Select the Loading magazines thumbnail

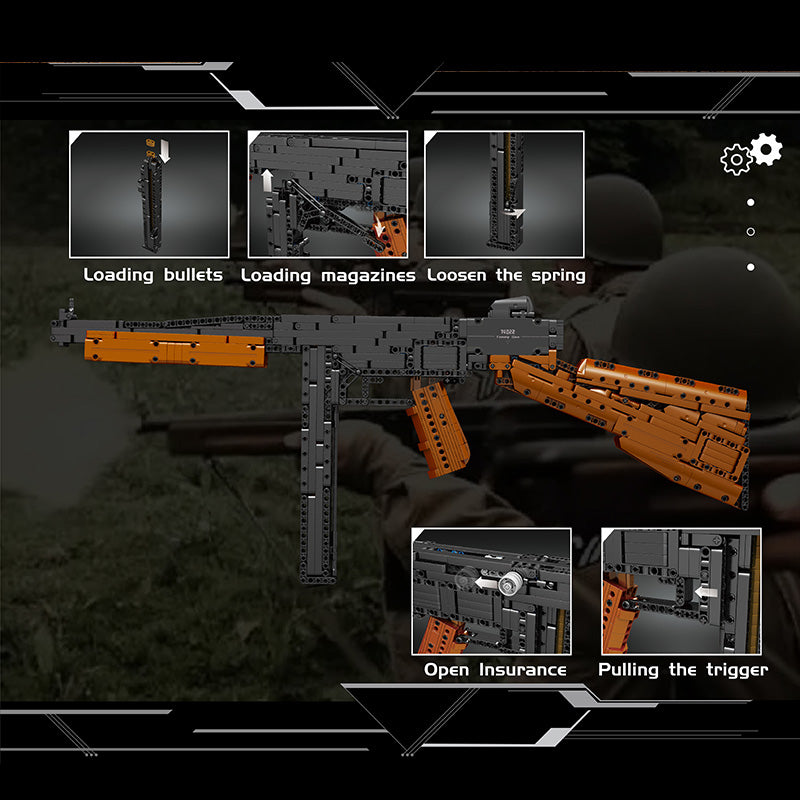[x=328, y=194]
